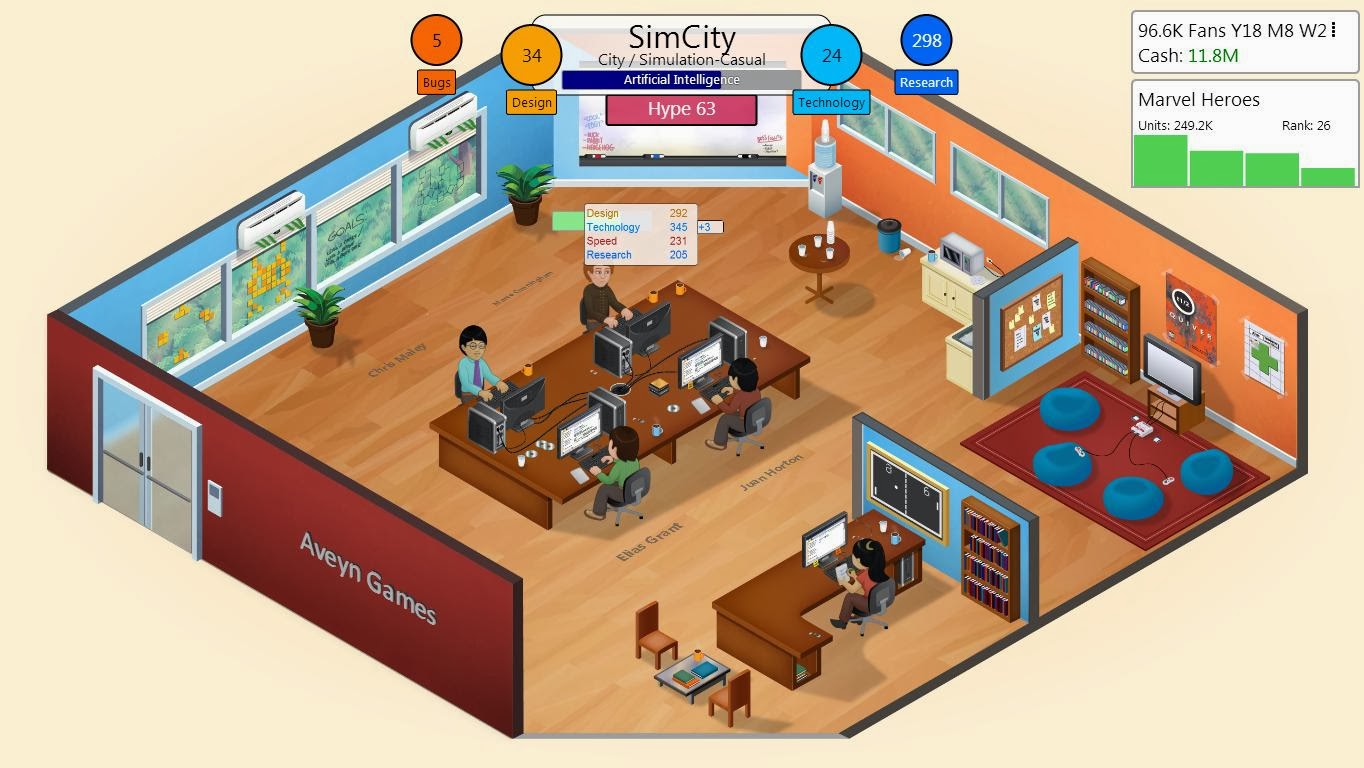Open the fans and cash info panel
1364x768 pixels.
click(1244, 42)
